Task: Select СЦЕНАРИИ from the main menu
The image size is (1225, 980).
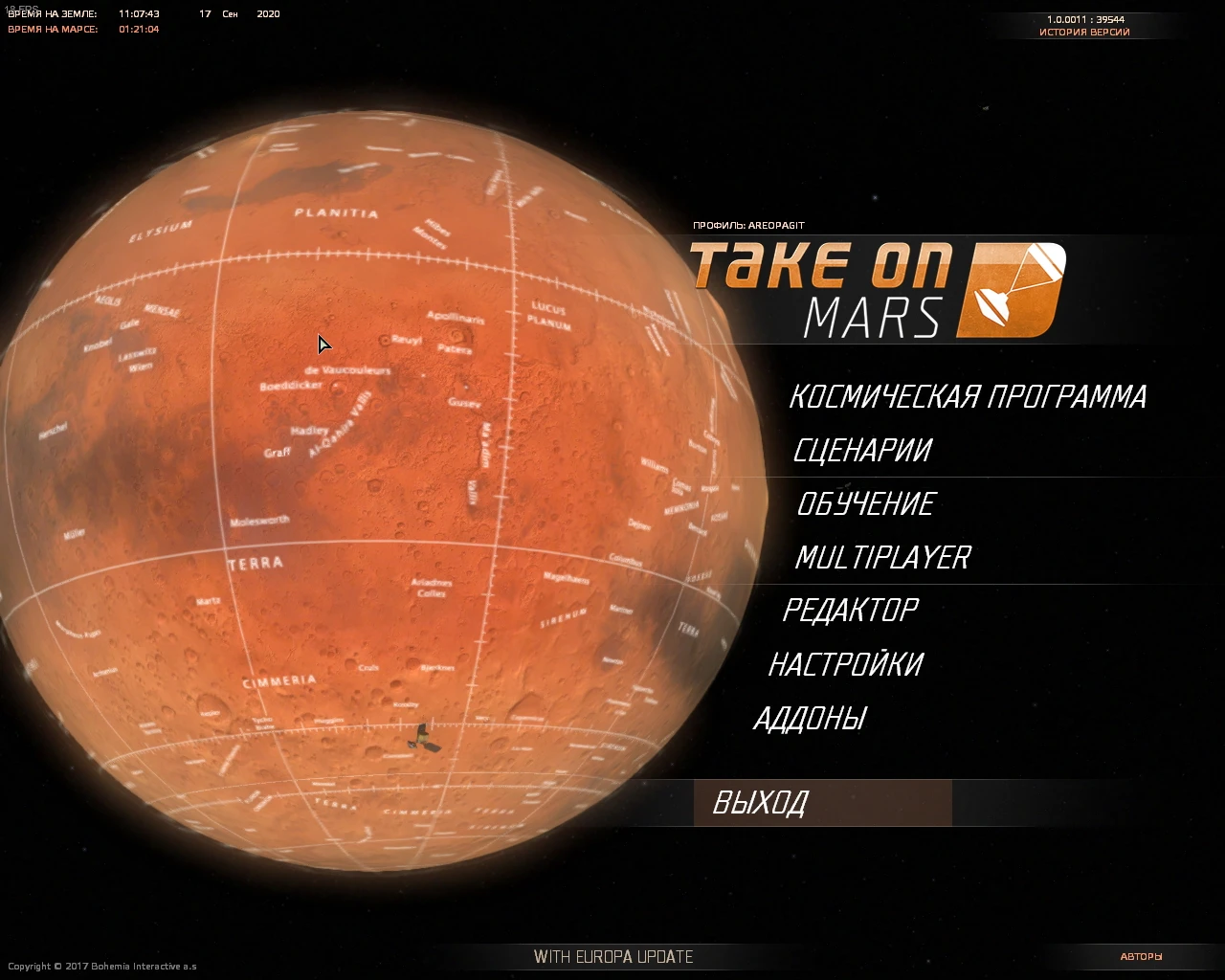Action: pos(862,450)
